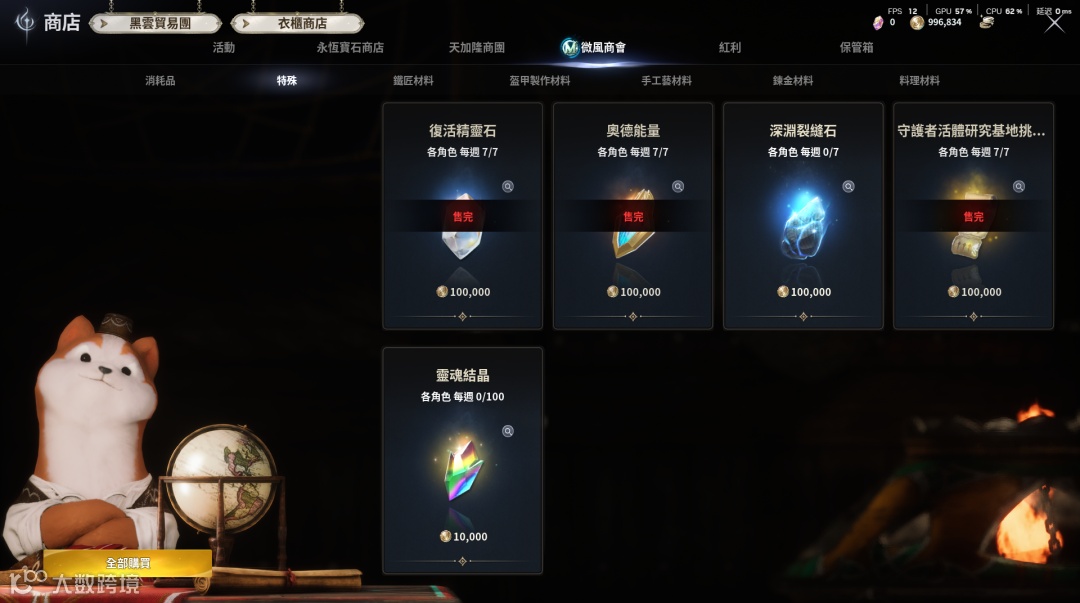The image size is (1080, 603).
Task: View the 料理材料 category
Action: (919, 80)
